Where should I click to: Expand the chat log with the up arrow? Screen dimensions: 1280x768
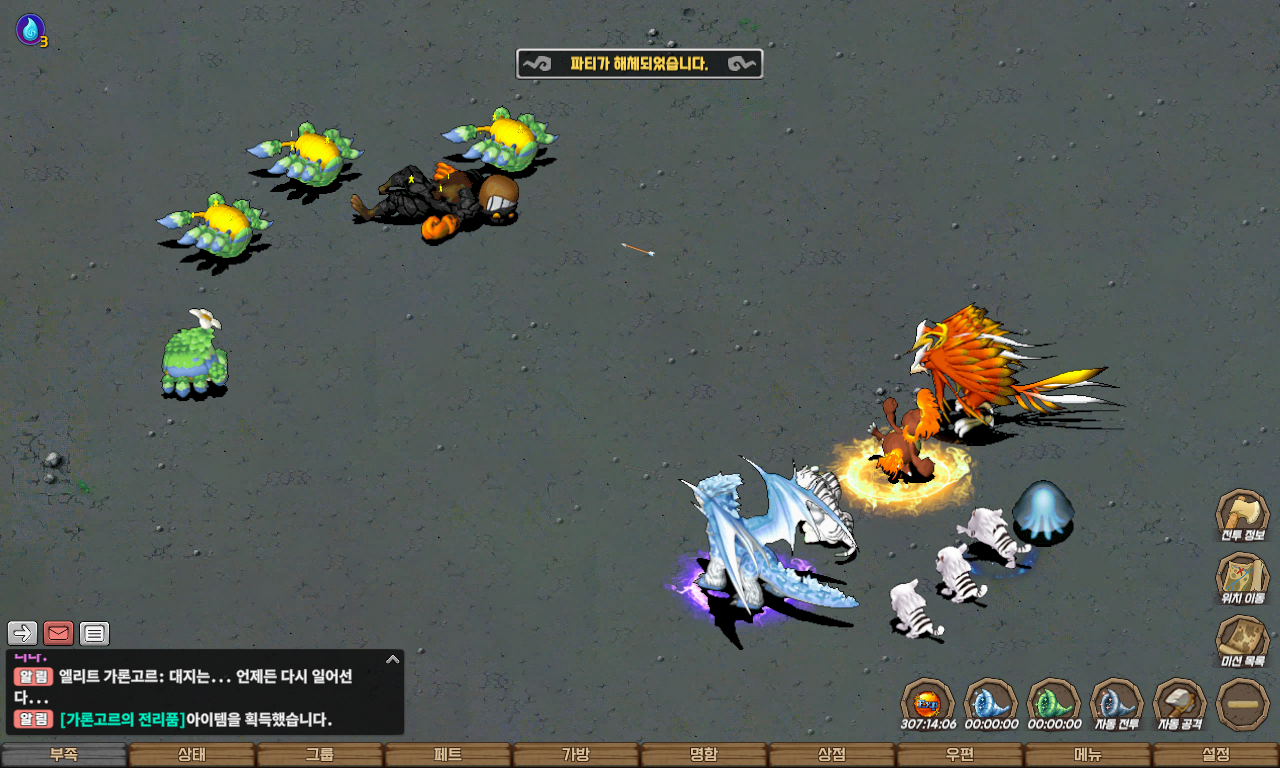point(393,659)
